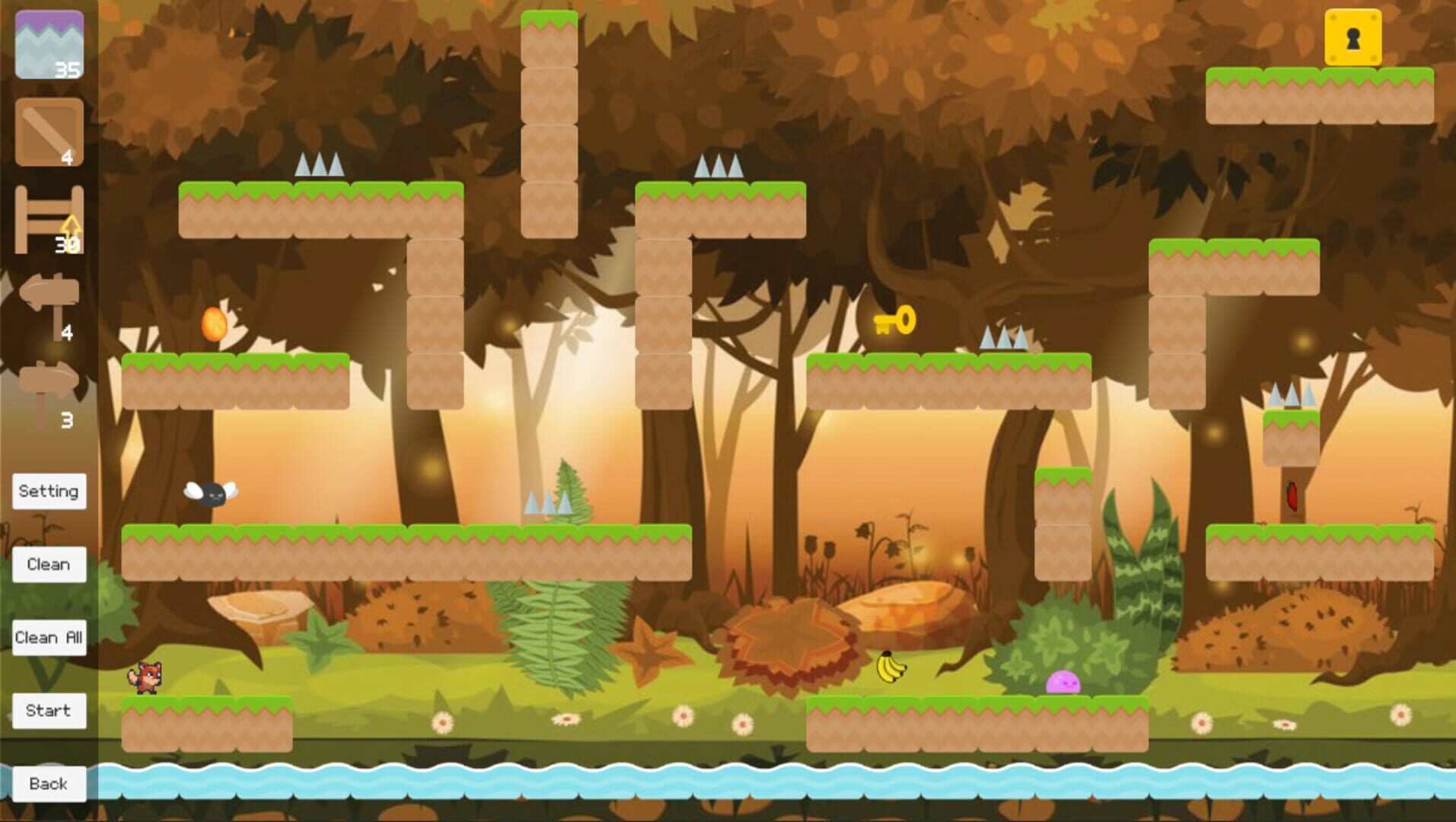Click the orange cookie collectible

point(213,323)
